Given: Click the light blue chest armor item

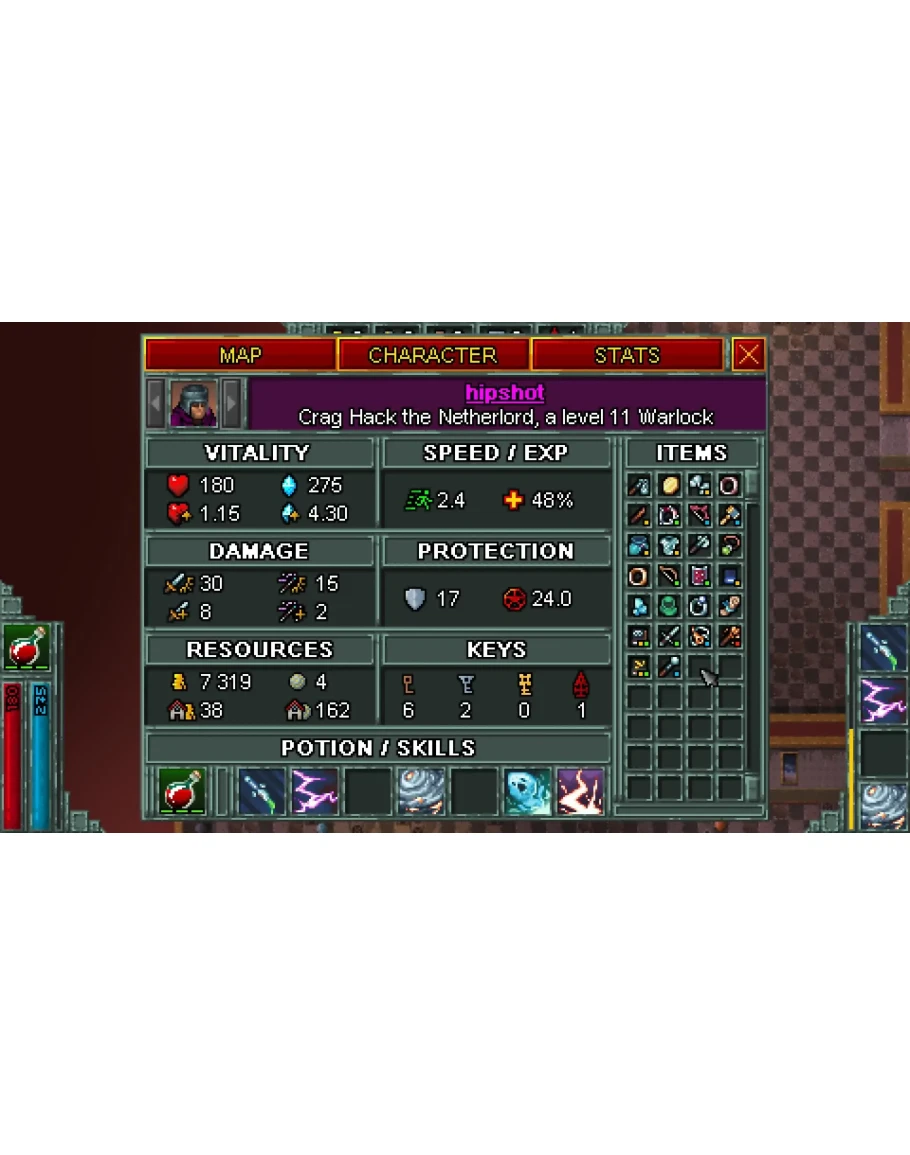Looking at the screenshot, I should 670,546.
